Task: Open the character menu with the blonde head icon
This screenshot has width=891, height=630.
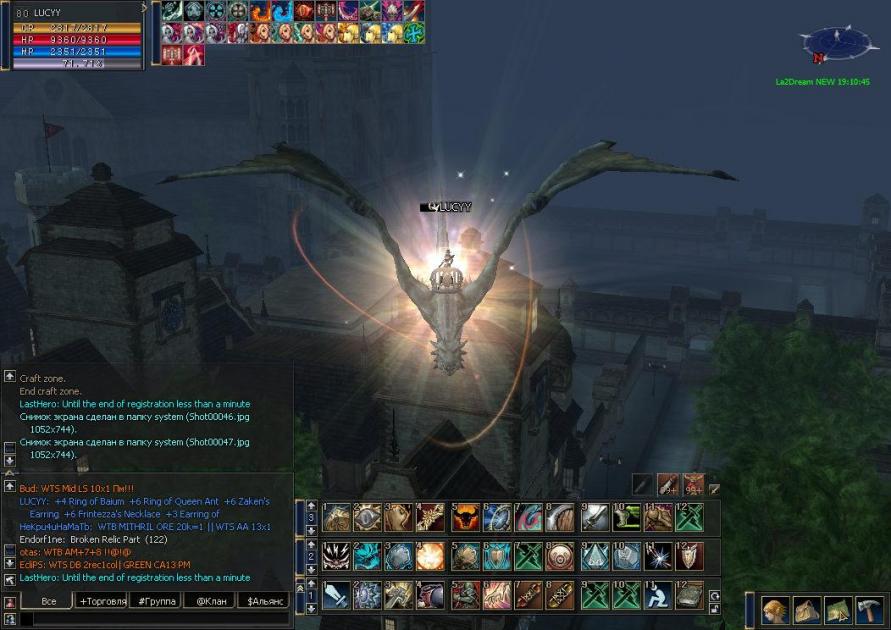Action: click(x=775, y=608)
